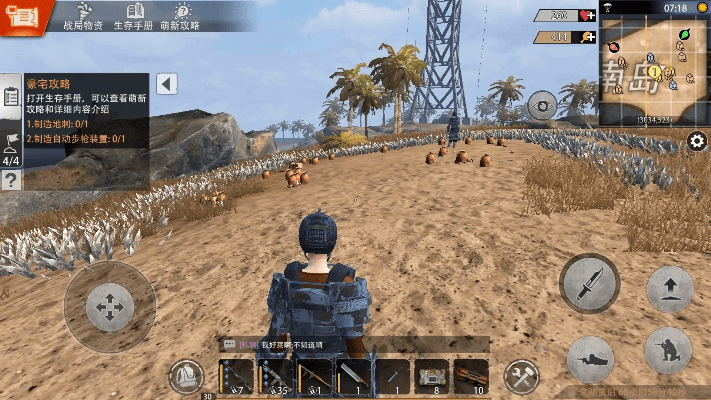Screen dimensions: 711x400
Task: Tap the orange ticket icon in the corner
Action: (x=21, y=17)
